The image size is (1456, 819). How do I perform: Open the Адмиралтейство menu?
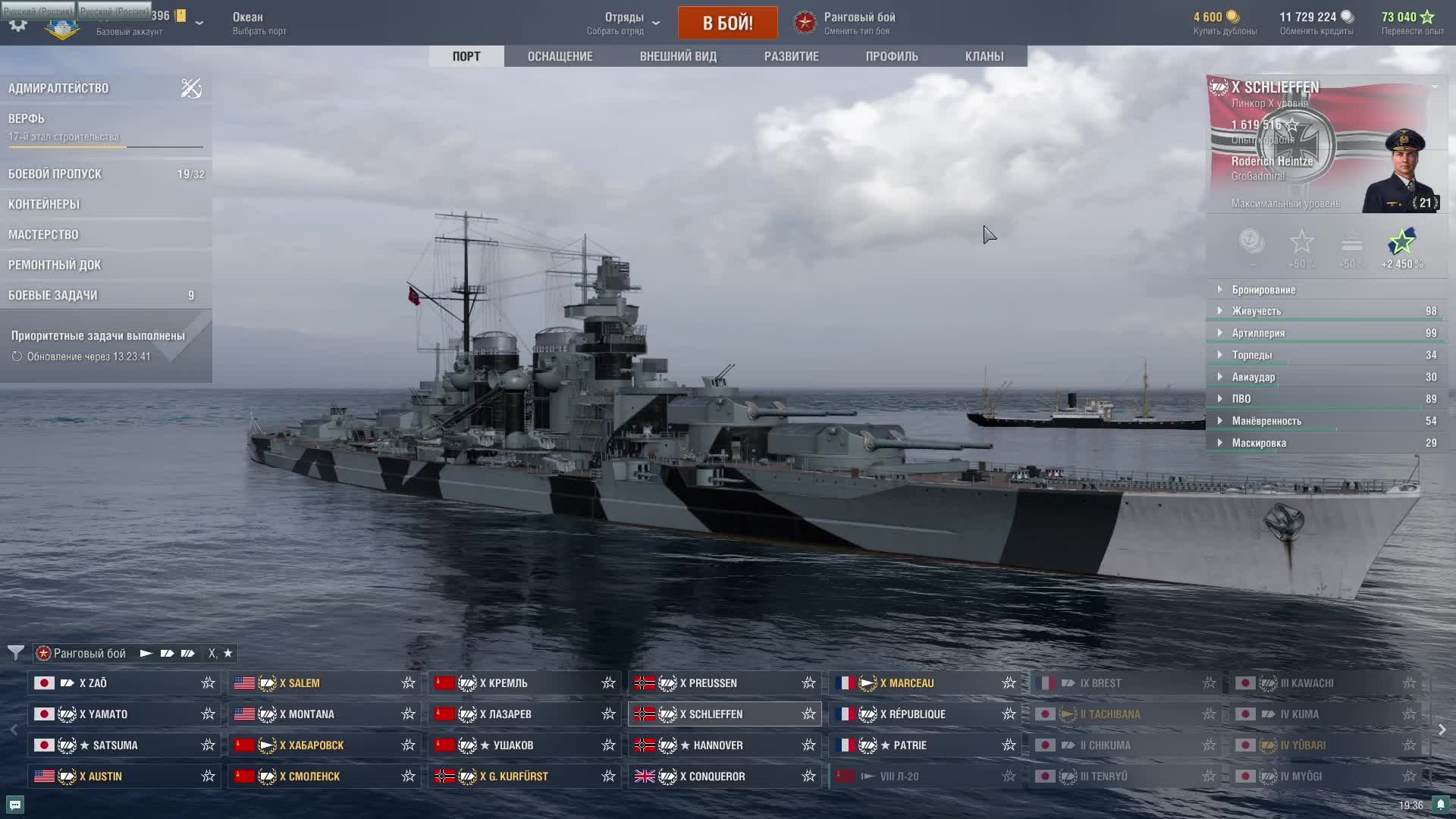pos(58,88)
